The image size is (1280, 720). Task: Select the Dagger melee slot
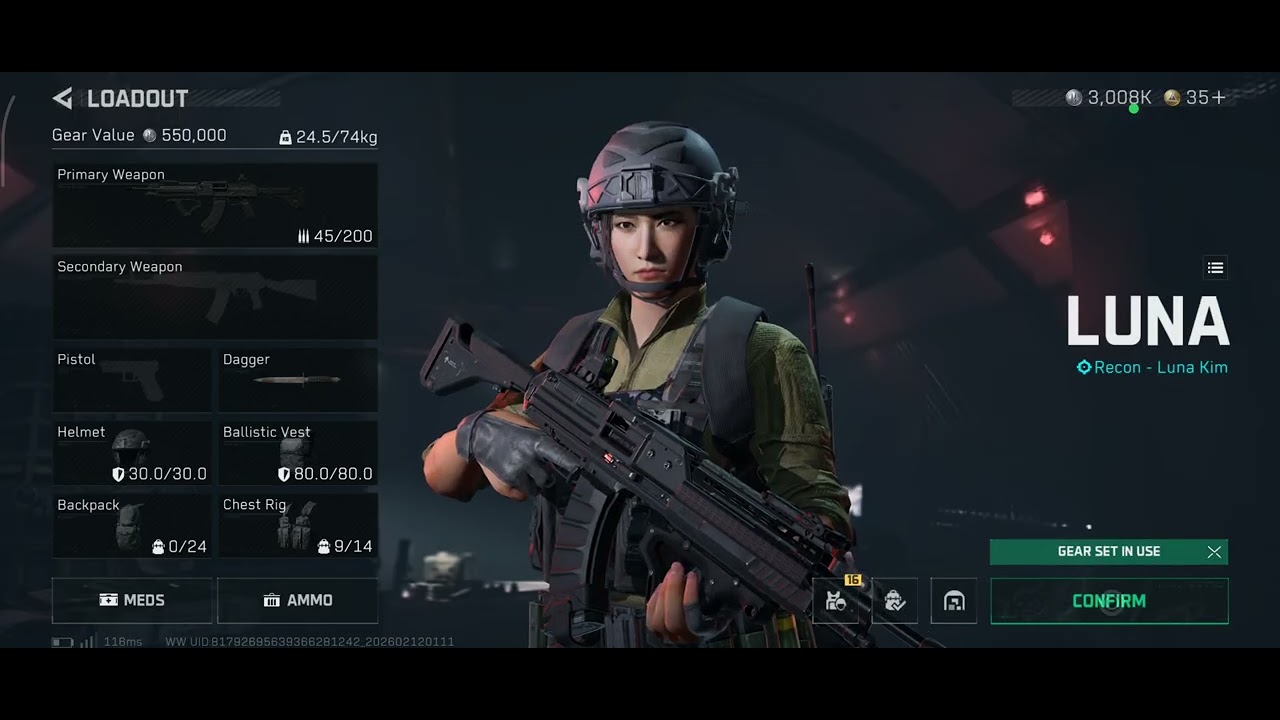pos(298,379)
